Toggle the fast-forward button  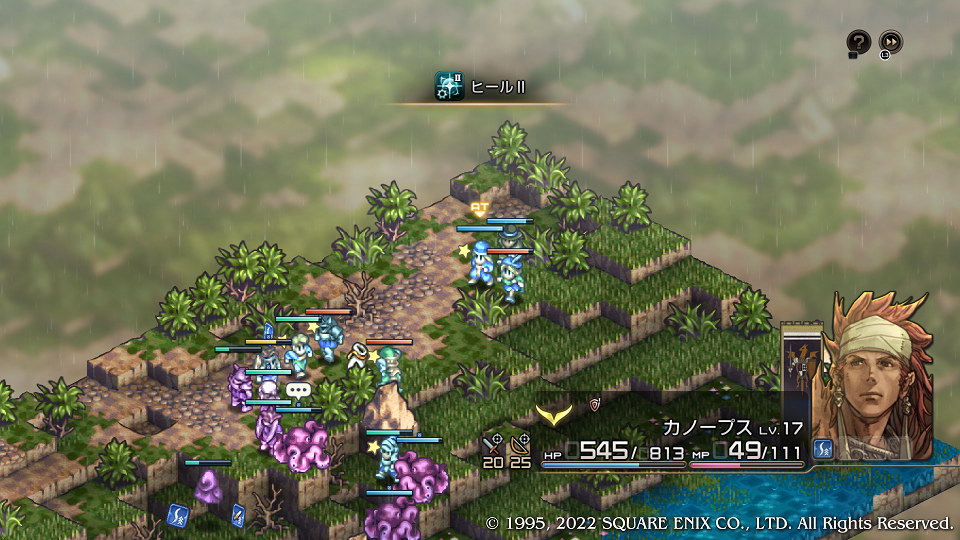tap(890, 42)
